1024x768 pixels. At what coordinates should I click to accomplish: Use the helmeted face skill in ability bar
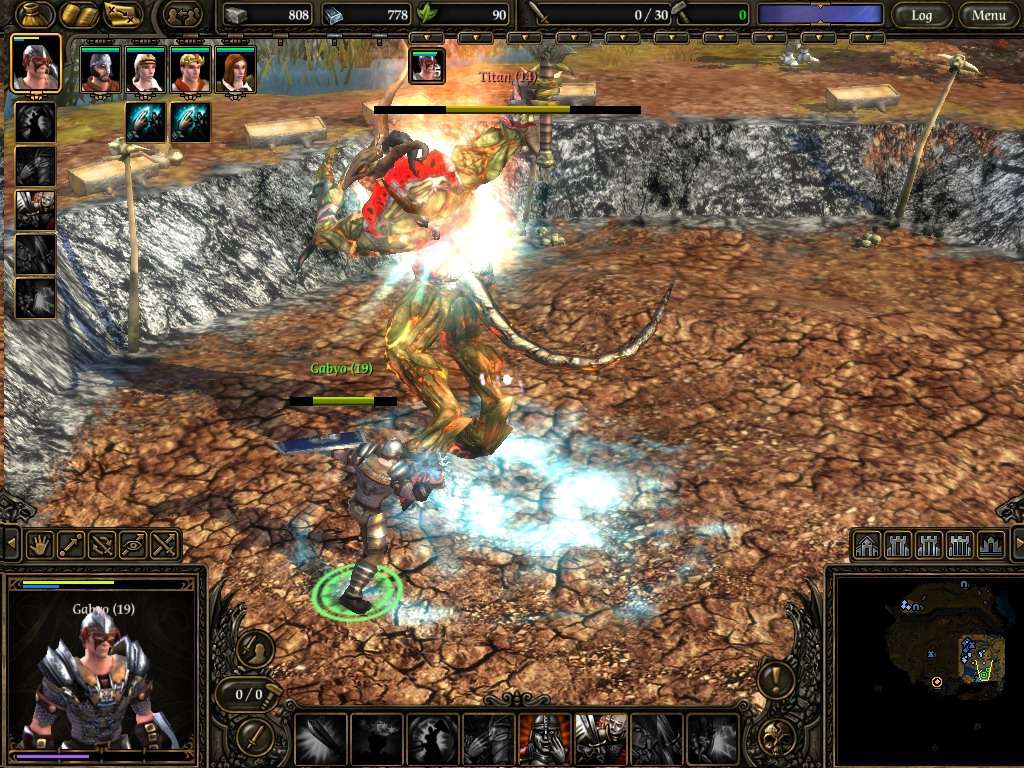[545, 739]
